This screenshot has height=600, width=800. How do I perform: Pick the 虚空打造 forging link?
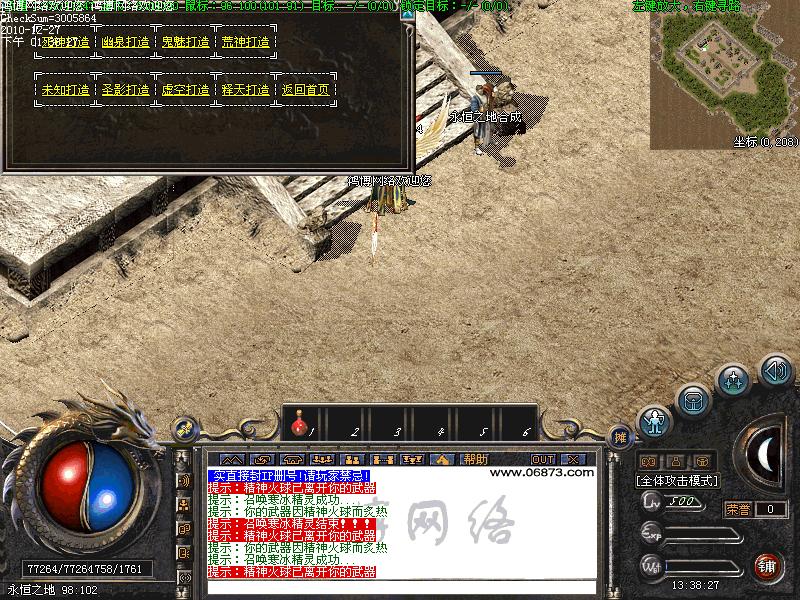[186, 90]
